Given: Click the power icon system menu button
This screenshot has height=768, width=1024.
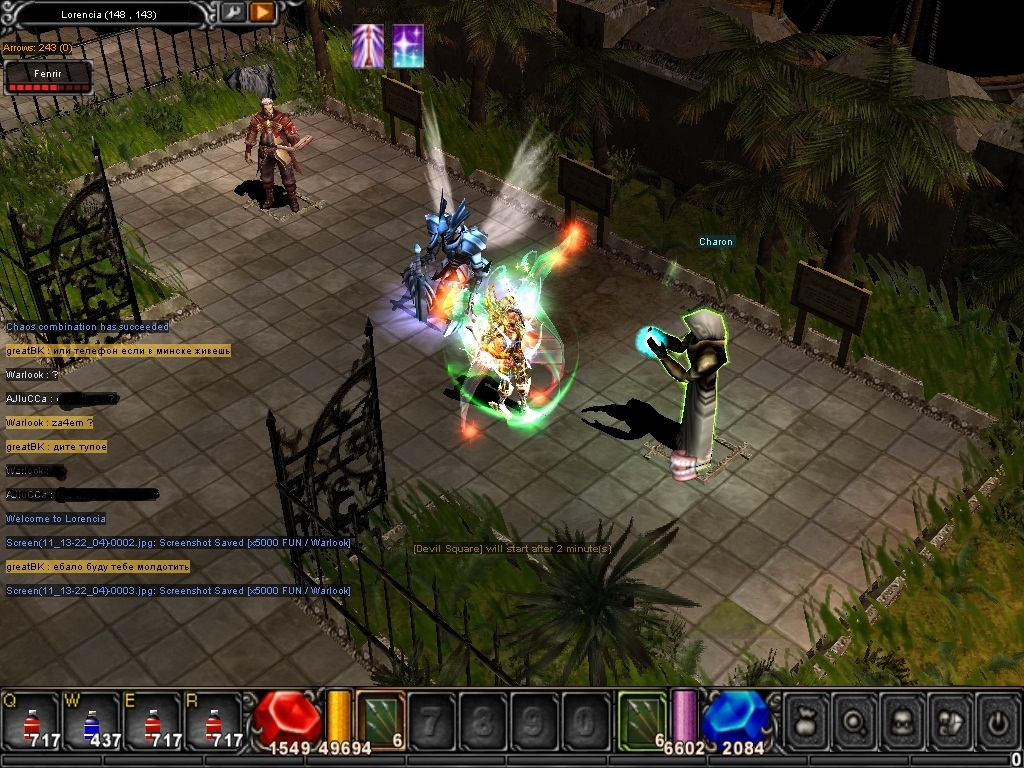Looking at the screenshot, I should [996, 720].
